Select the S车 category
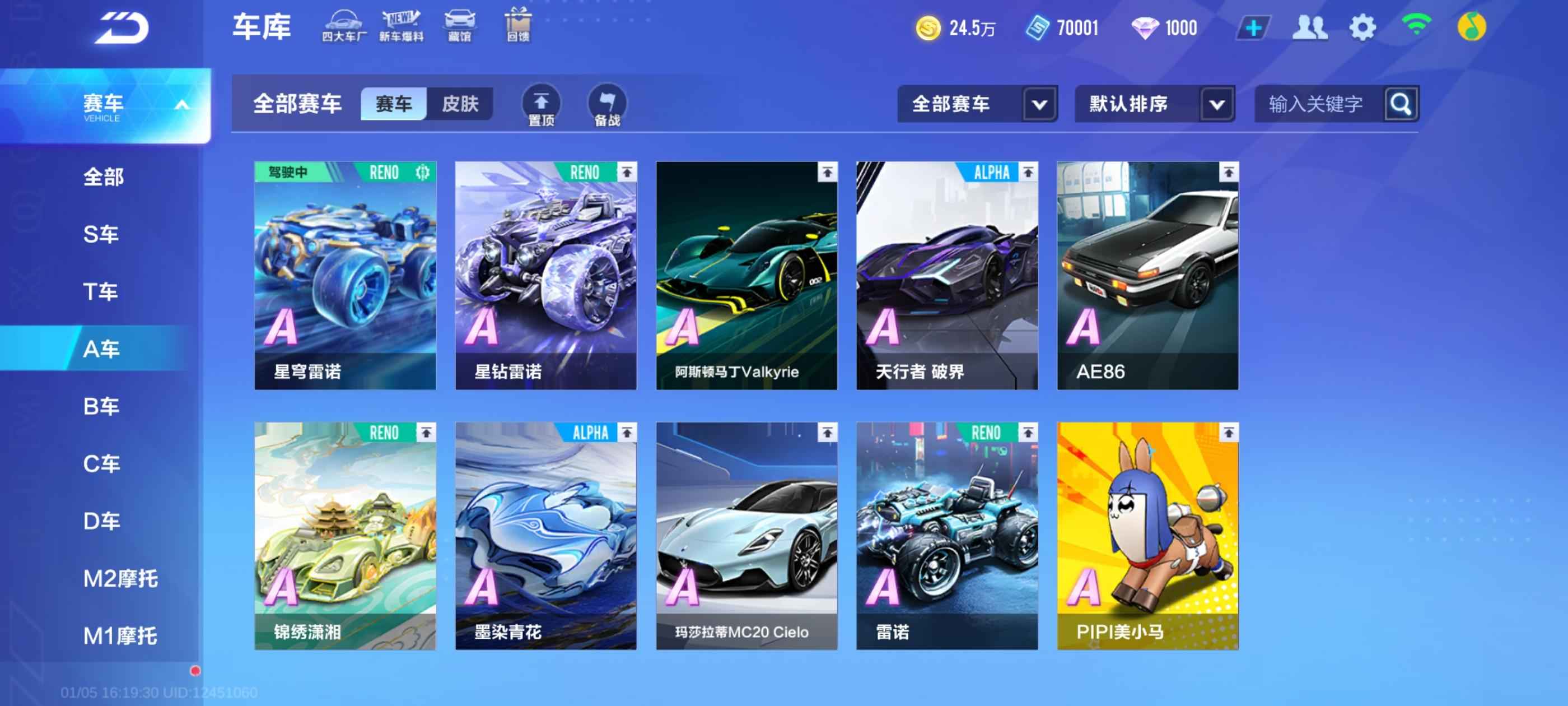Viewport: 1568px width, 706px height. pyautogui.click(x=101, y=234)
